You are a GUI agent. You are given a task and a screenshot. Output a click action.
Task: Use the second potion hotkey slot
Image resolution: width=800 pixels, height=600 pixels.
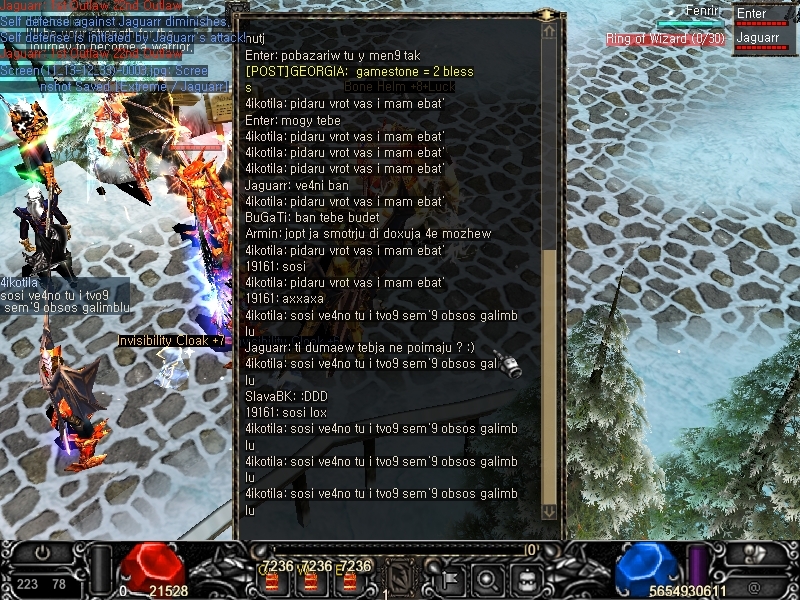tap(312, 579)
